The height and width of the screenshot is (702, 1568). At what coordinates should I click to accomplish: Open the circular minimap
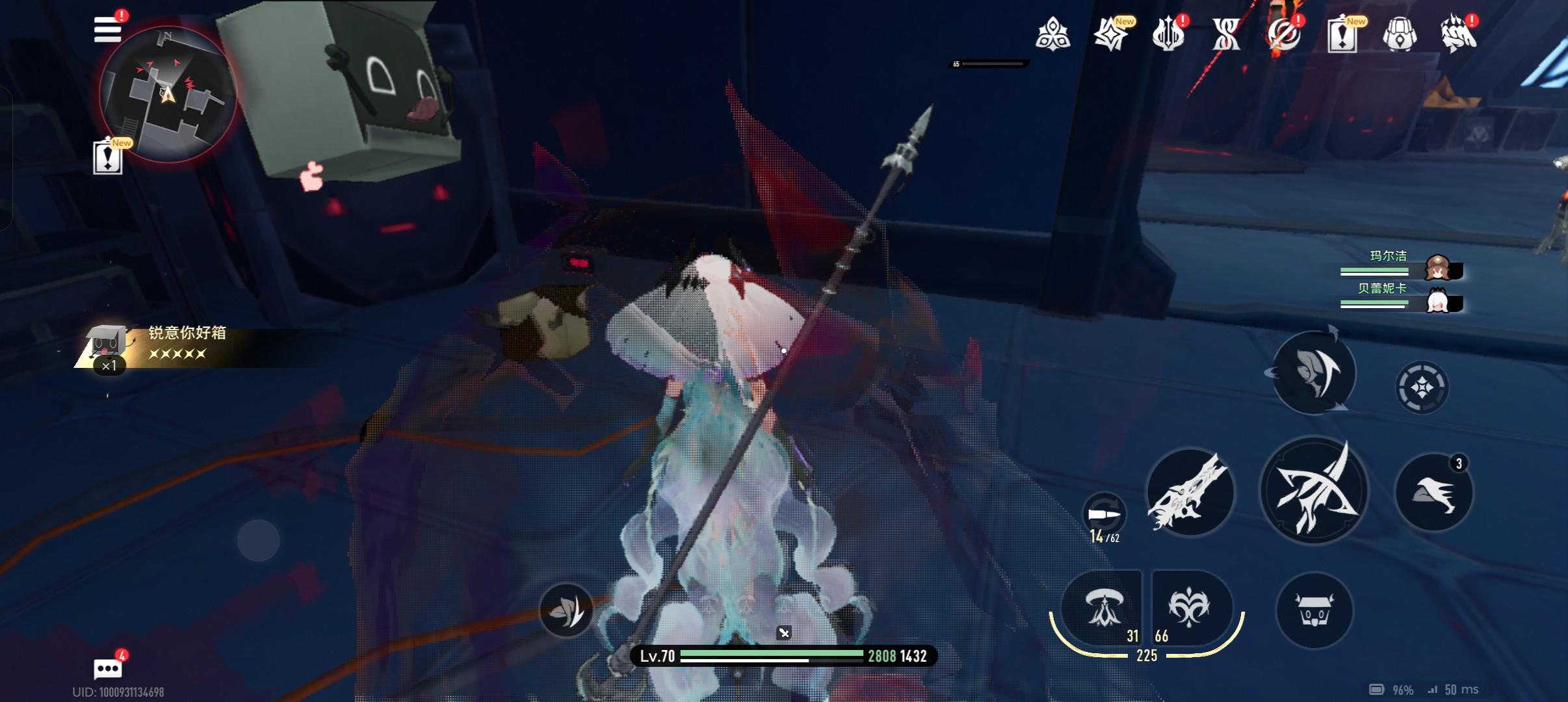(x=167, y=95)
